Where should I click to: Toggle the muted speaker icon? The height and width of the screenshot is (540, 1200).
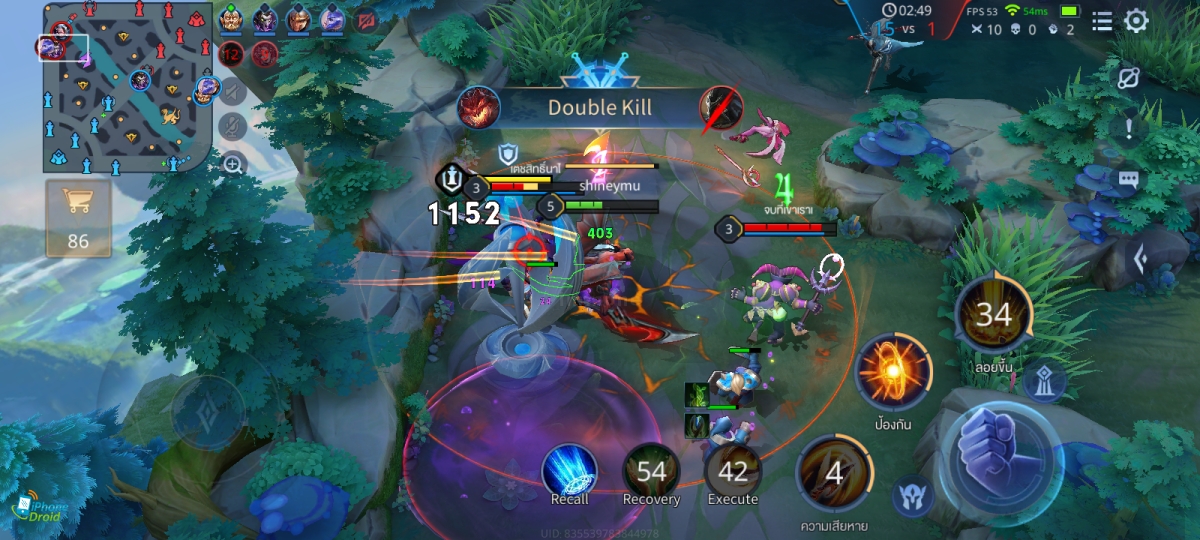tap(232, 92)
